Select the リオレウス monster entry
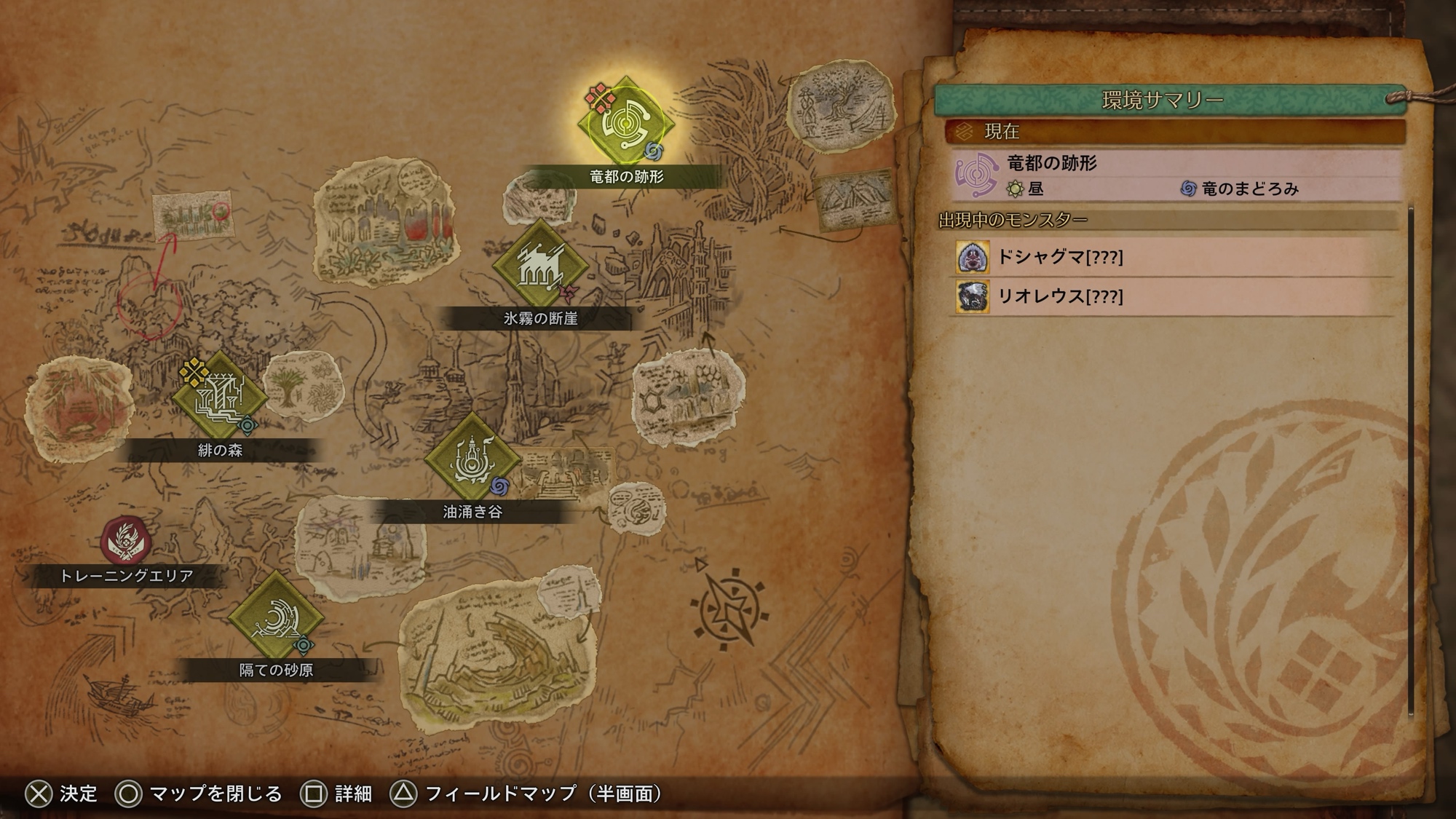Screen dimensions: 1456x819 point(1174,296)
